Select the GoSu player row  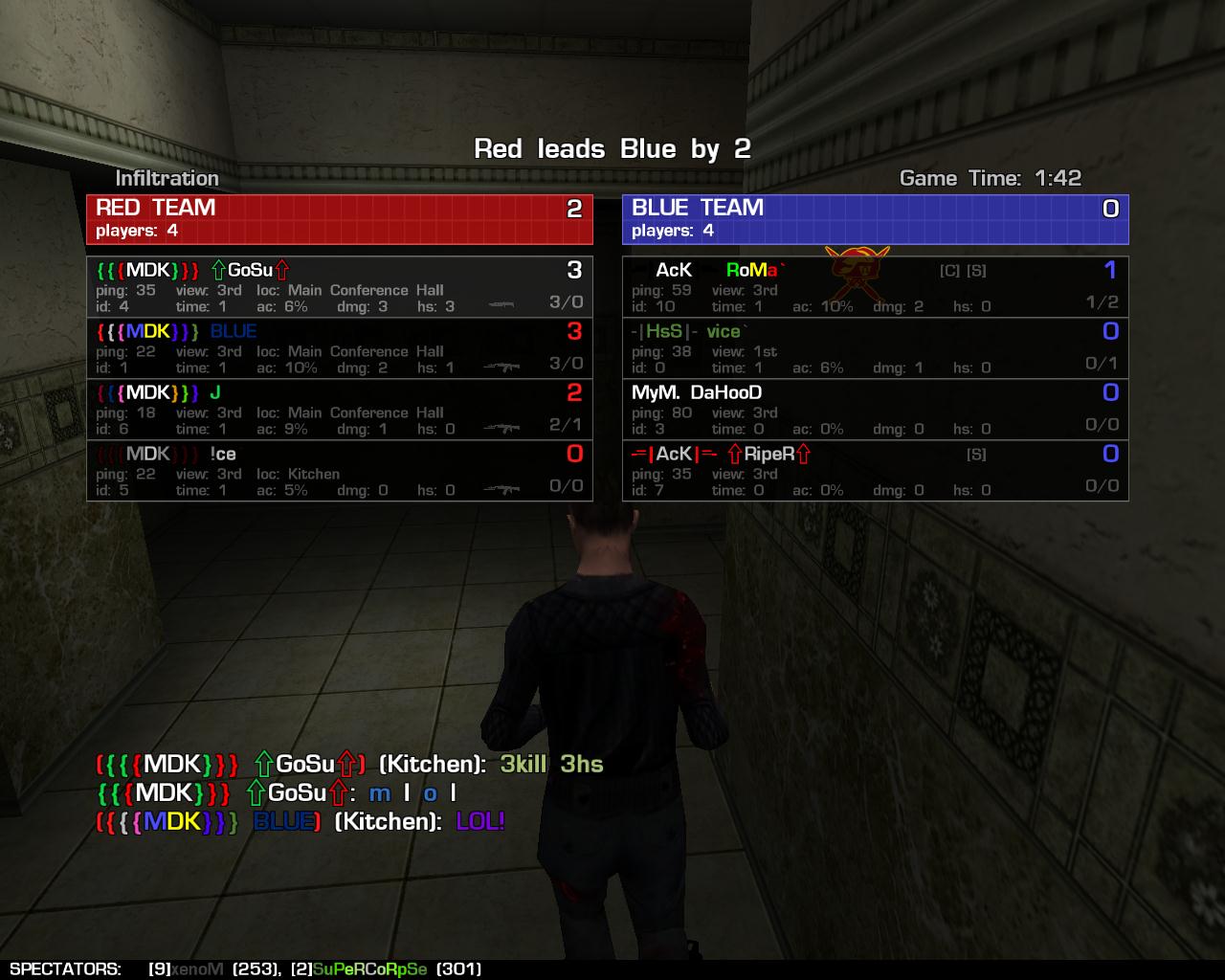(340, 287)
